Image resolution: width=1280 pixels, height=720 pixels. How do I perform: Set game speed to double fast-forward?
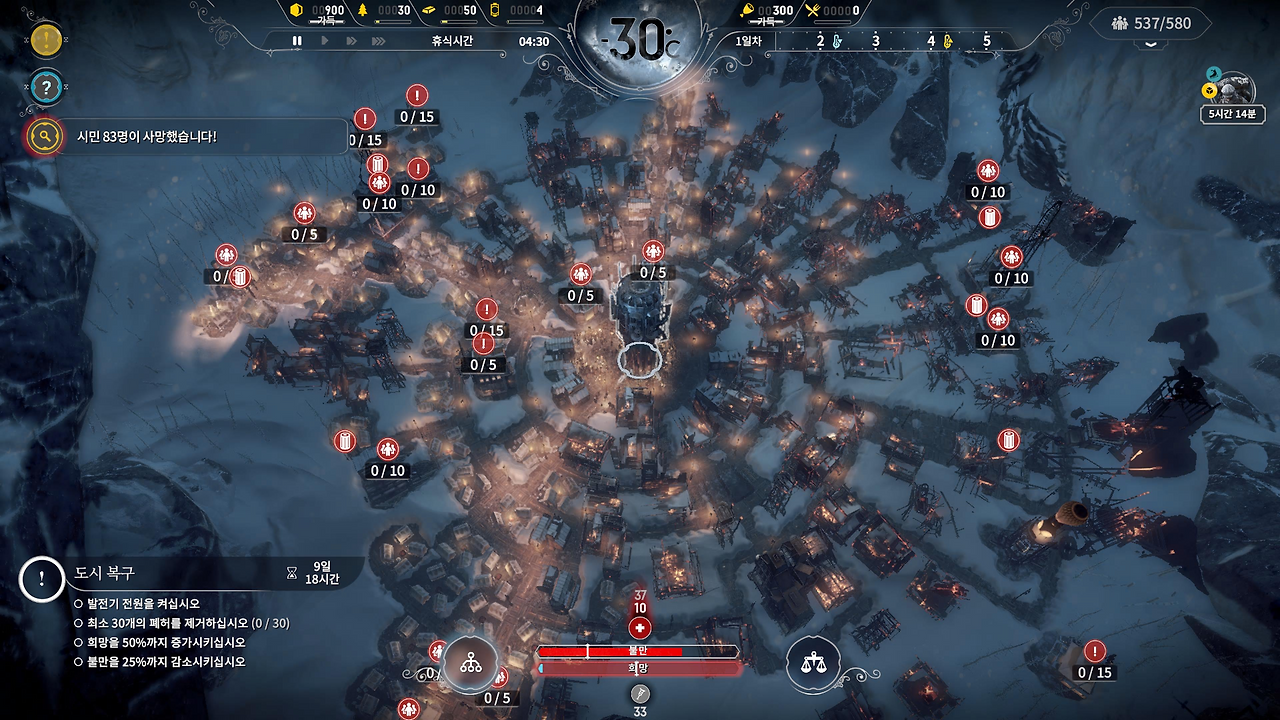point(351,41)
